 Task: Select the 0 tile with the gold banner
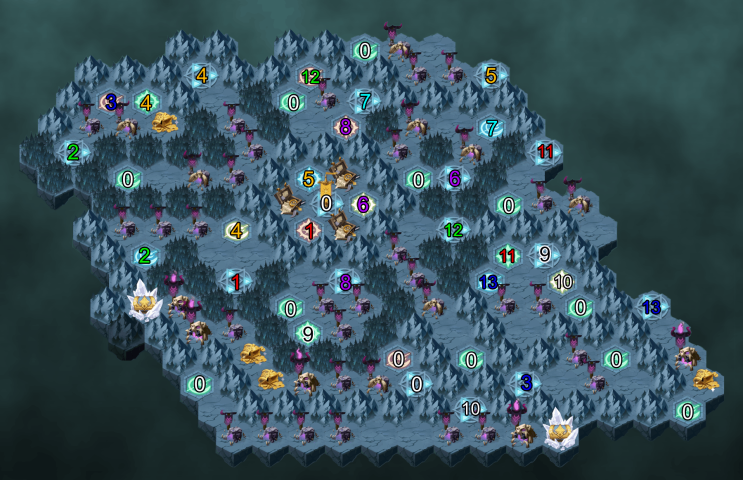click(326, 202)
